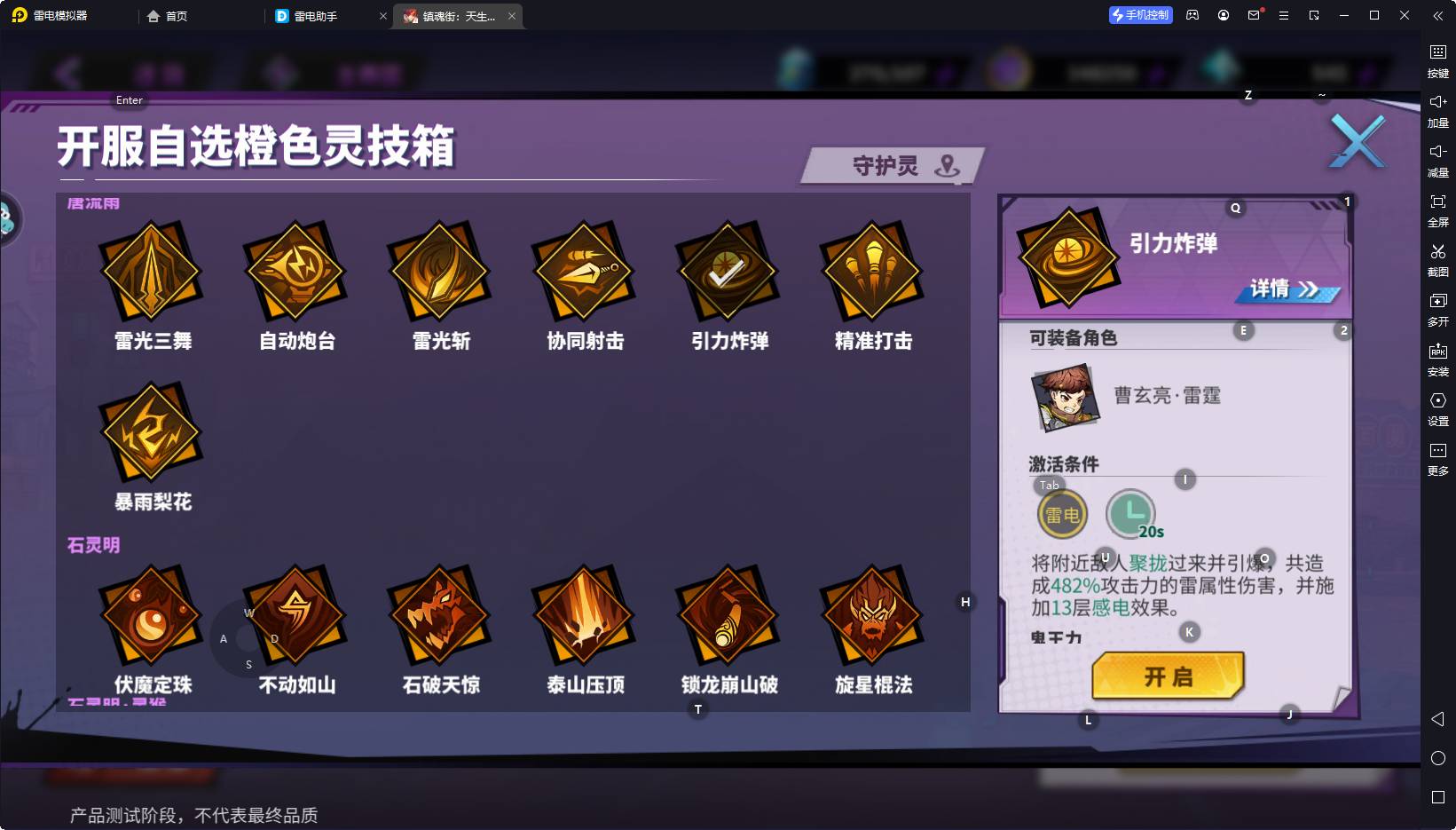Show 详情 for 引力炸弹
Viewport: 1456px width, 830px height.
click(x=1286, y=289)
